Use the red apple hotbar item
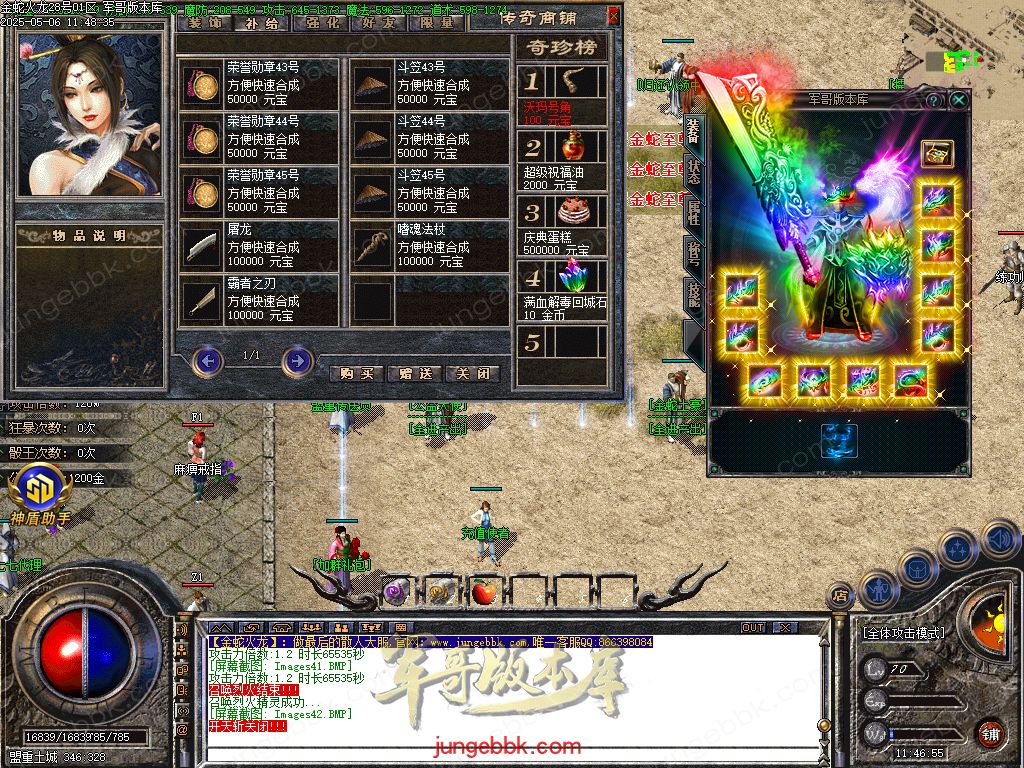Viewport: 1024px width, 768px height. (x=484, y=591)
